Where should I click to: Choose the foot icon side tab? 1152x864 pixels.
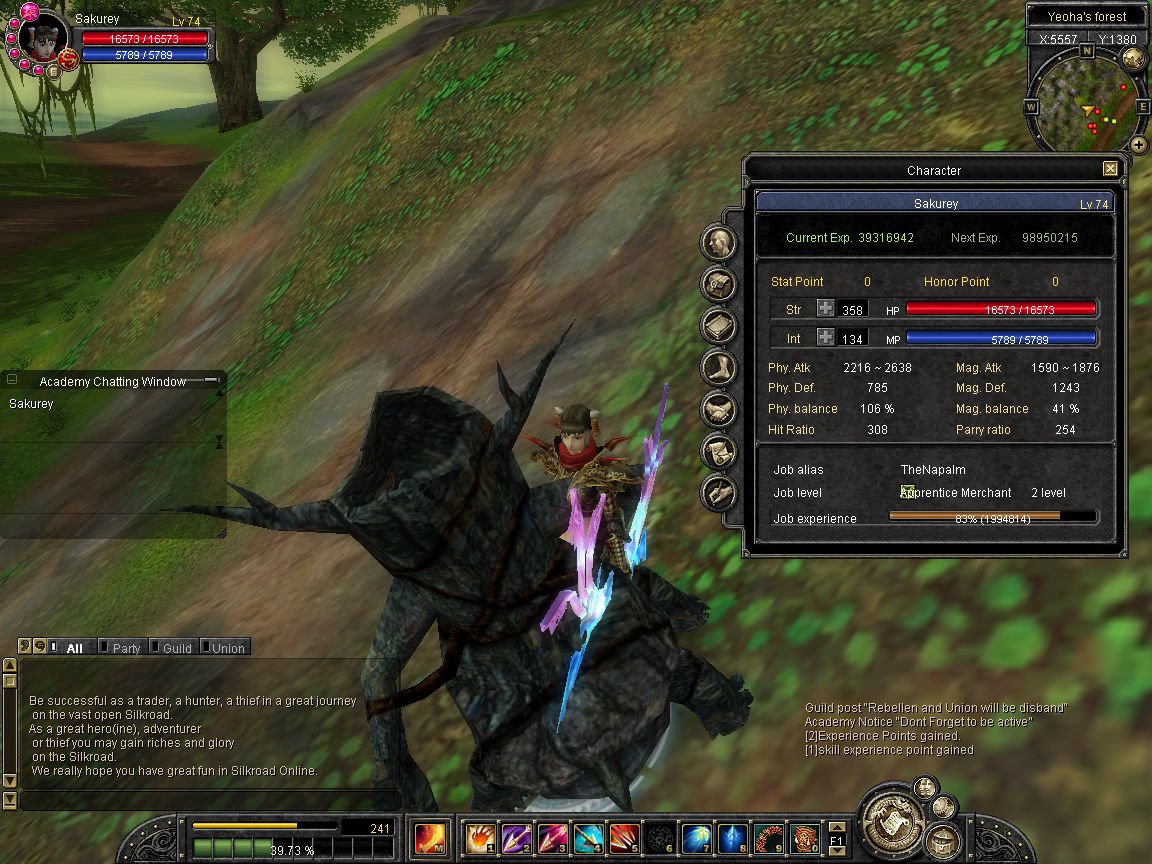tap(719, 367)
